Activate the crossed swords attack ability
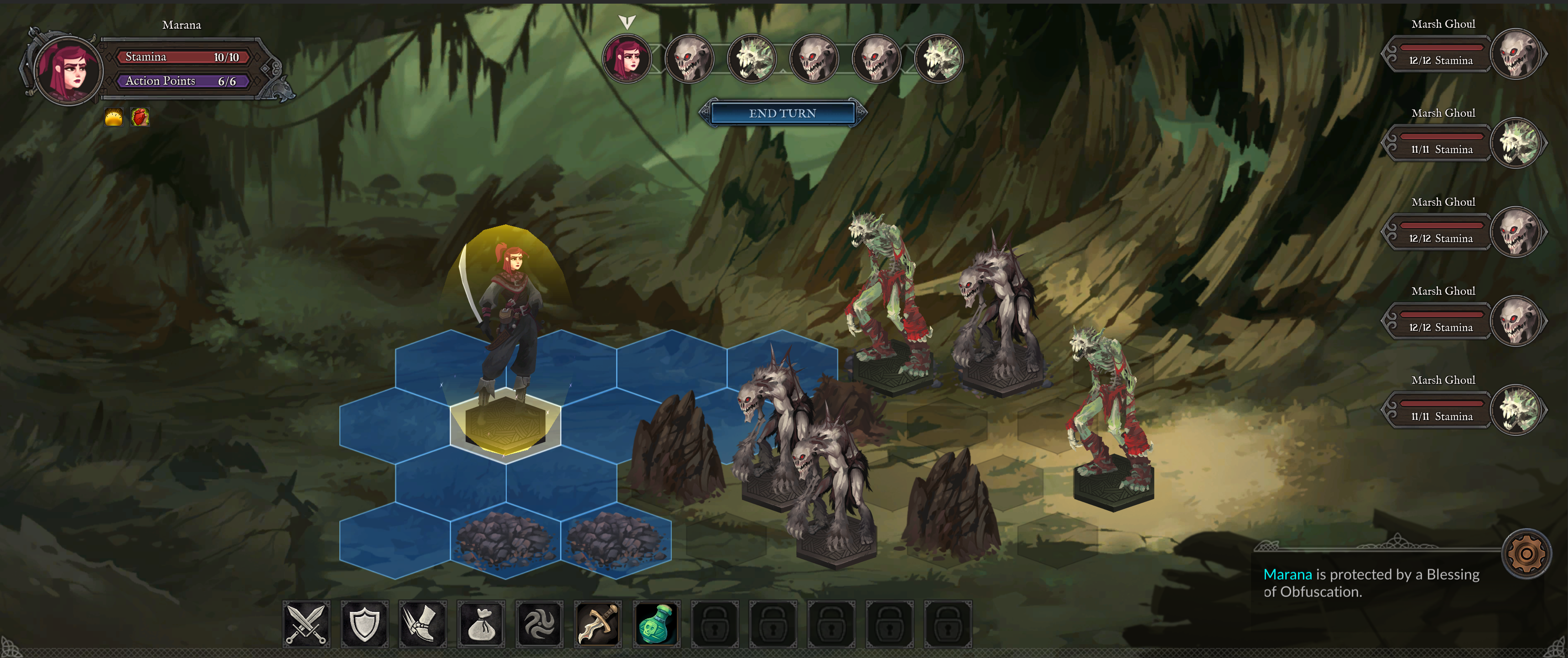Viewport: 1568px width, 658px height. pyautogui.click(x=306, y=623)
